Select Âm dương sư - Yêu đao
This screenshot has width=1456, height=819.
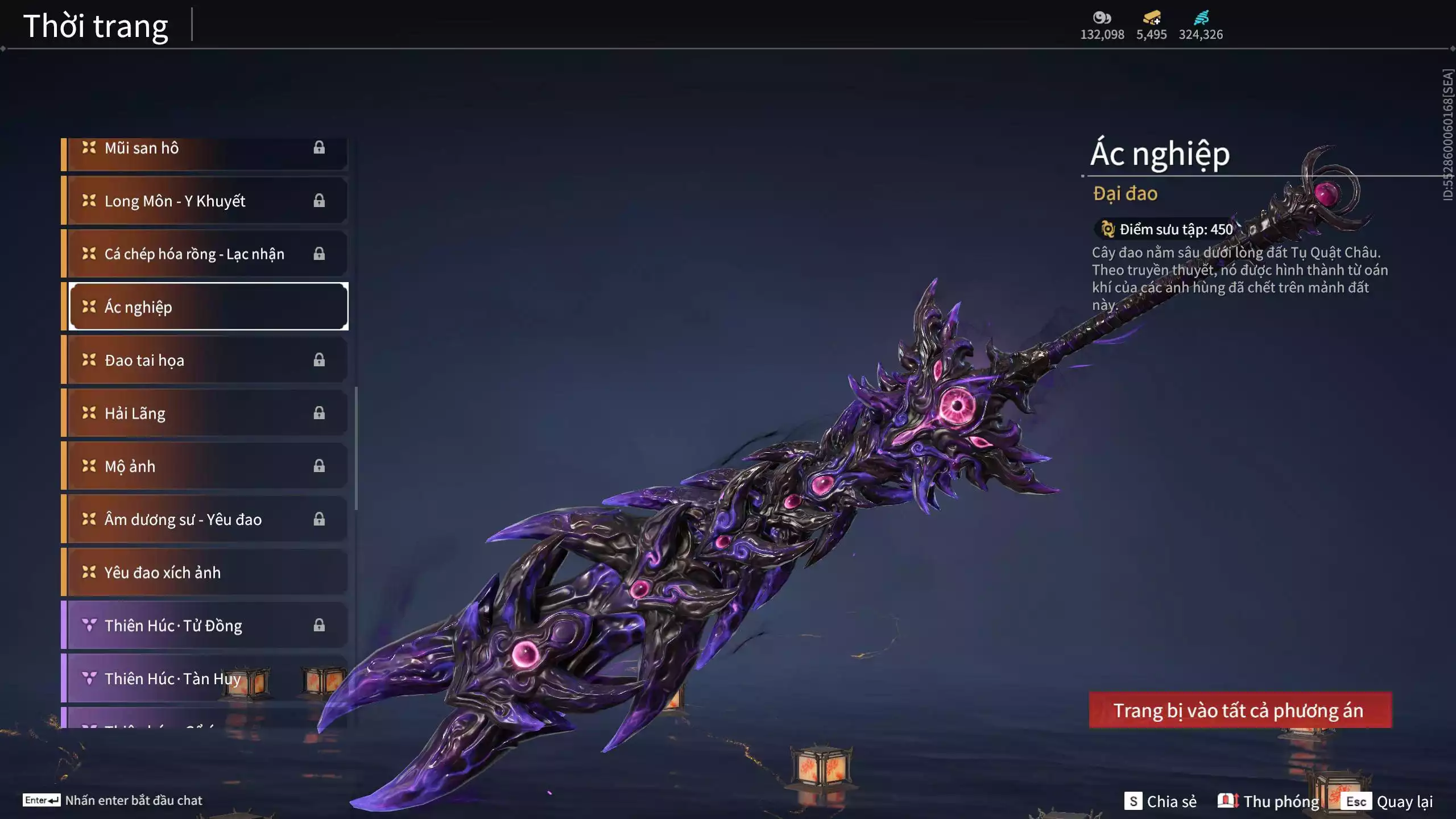coord(205,519)
